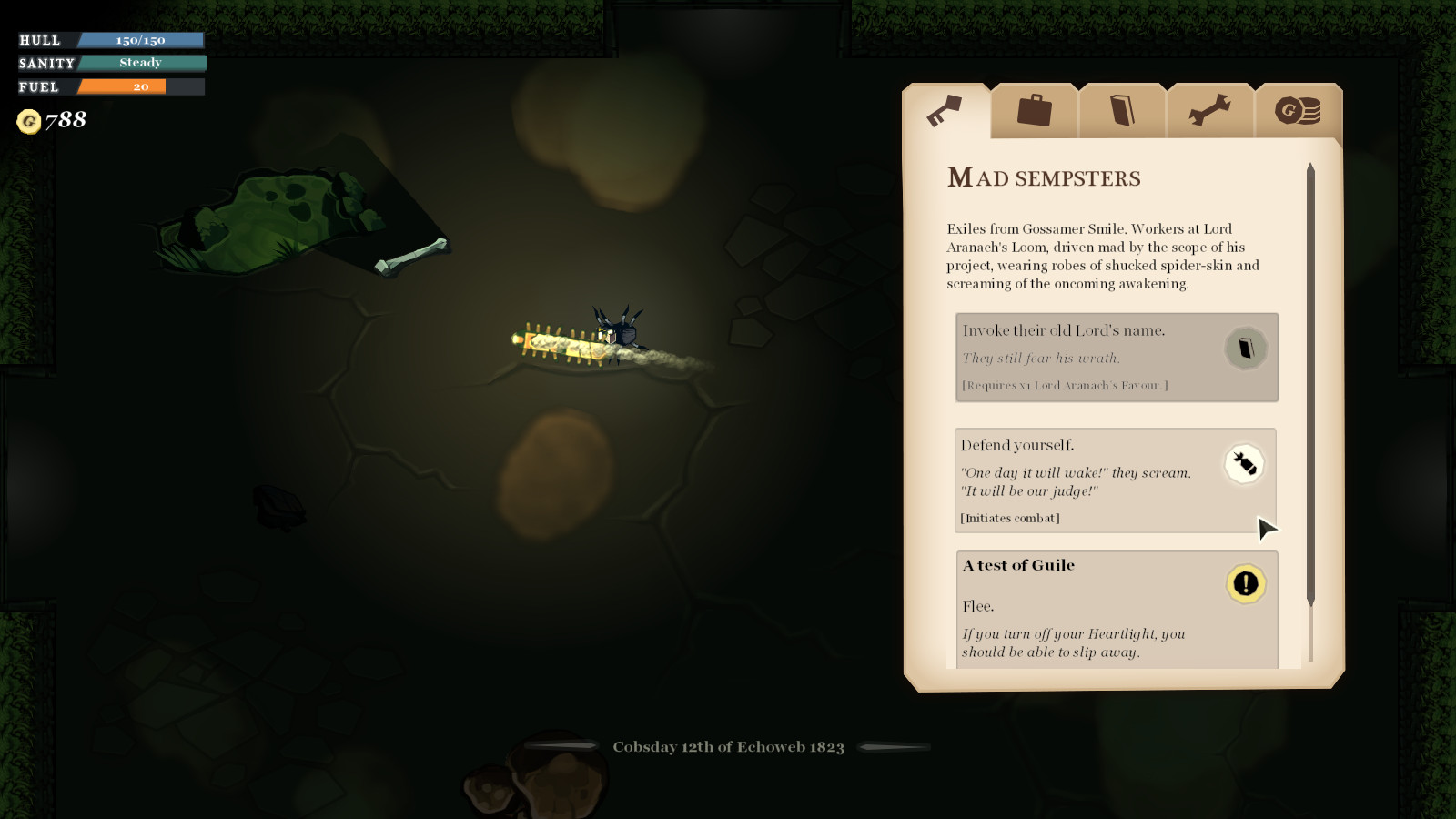
Task: Click the book icon beside Invoke their old Lord's name
Action: pos(1247,347)
